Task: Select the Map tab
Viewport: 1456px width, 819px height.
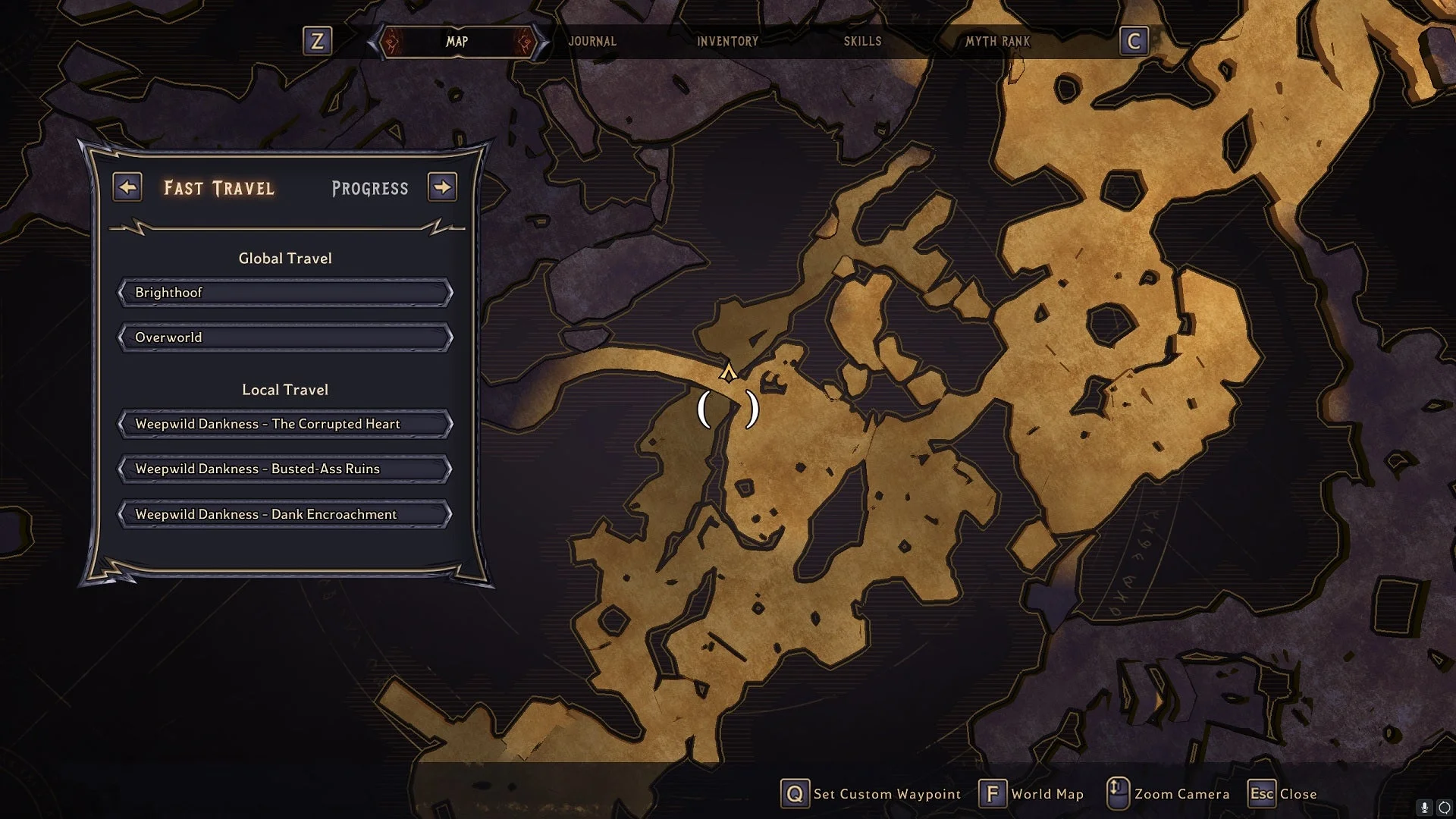Action: pyautogui.click(x=457, y=42)
